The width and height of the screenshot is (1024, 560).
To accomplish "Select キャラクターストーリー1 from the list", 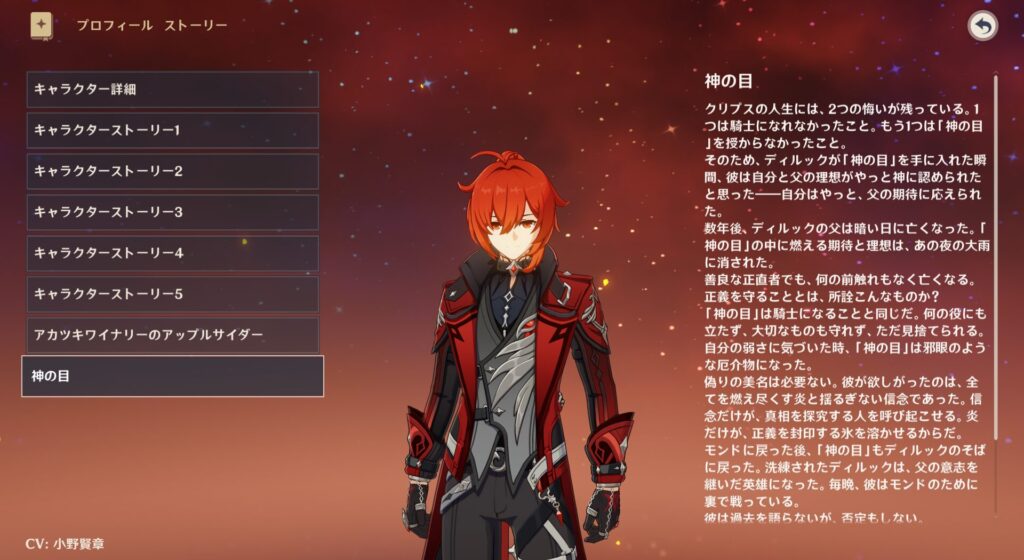I will pyautogui.click(x=172, y=130).
